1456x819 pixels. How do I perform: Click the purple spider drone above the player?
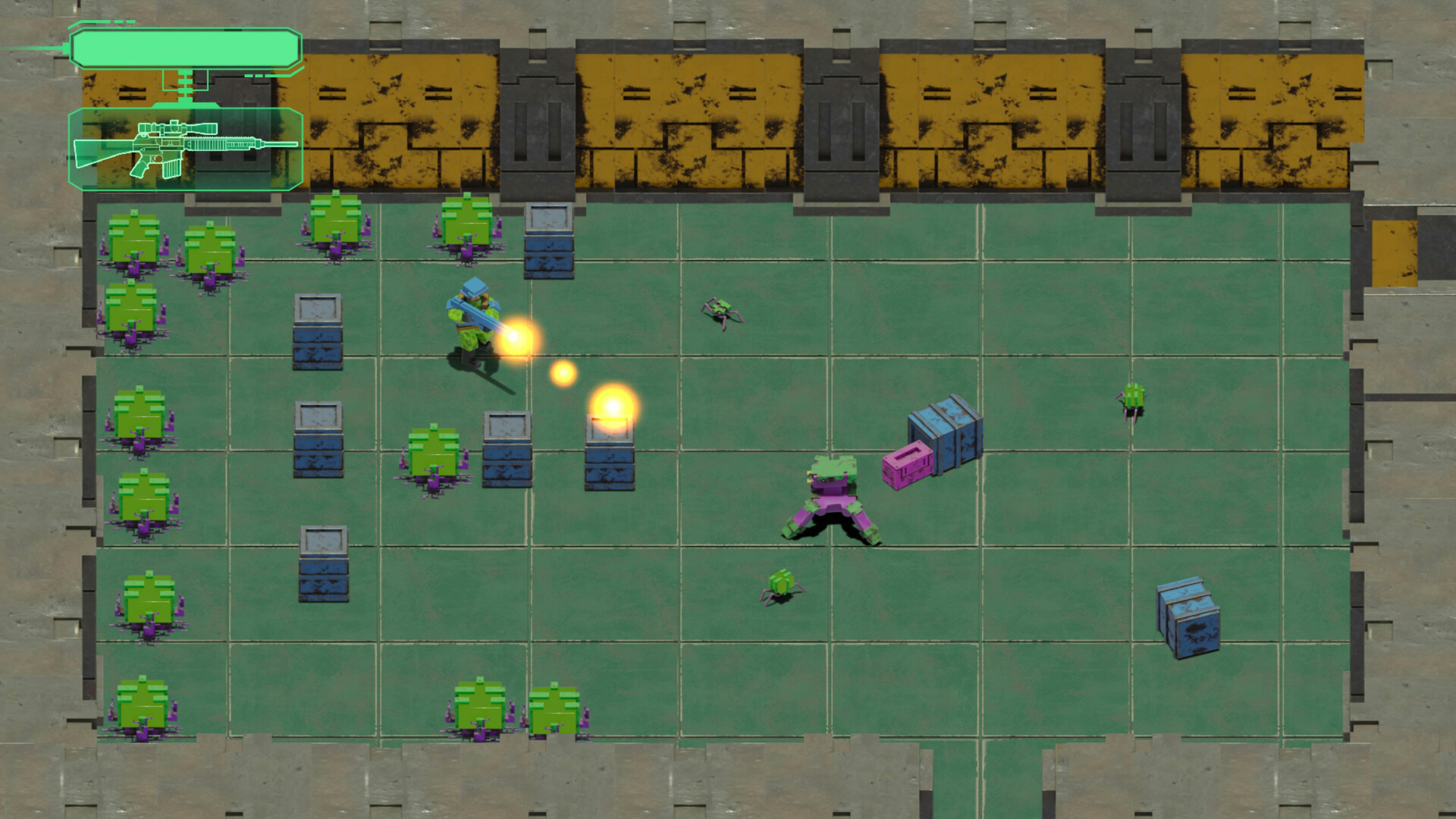719,307
